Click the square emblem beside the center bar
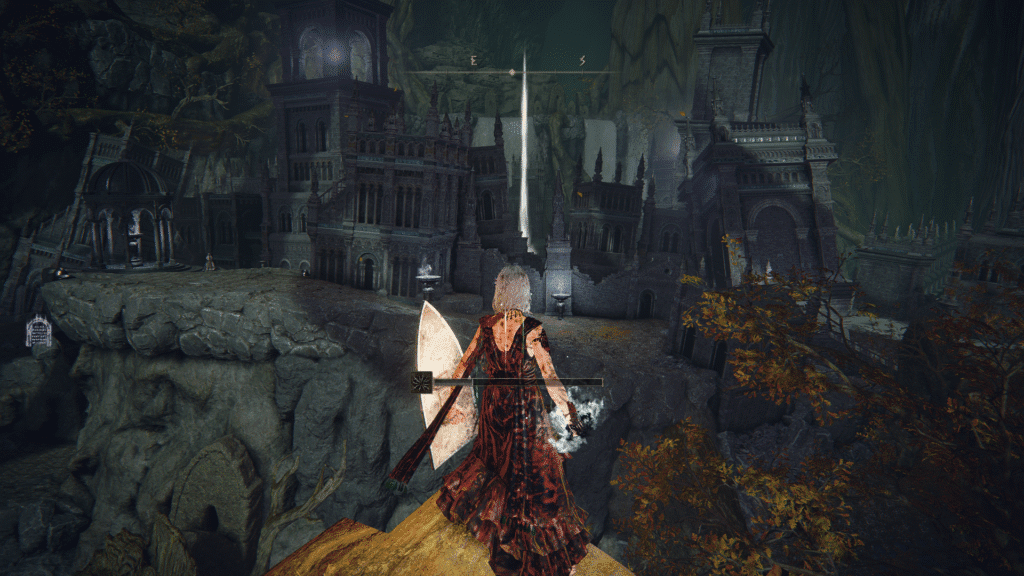This screenshot has height=576, width=1024. [x=422, y=381]
